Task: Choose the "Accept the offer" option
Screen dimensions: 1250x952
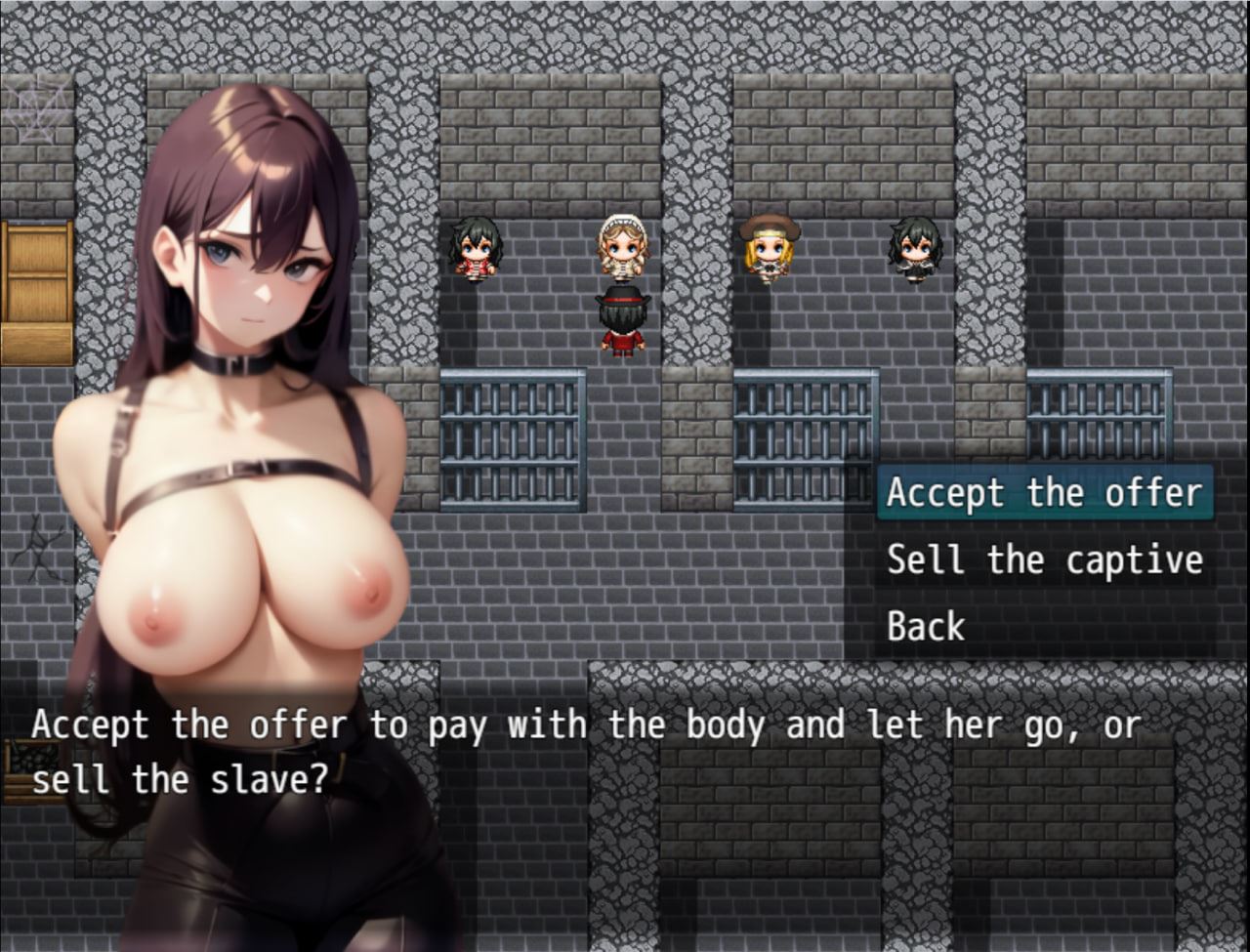Action: click(x=1043, y=493)
